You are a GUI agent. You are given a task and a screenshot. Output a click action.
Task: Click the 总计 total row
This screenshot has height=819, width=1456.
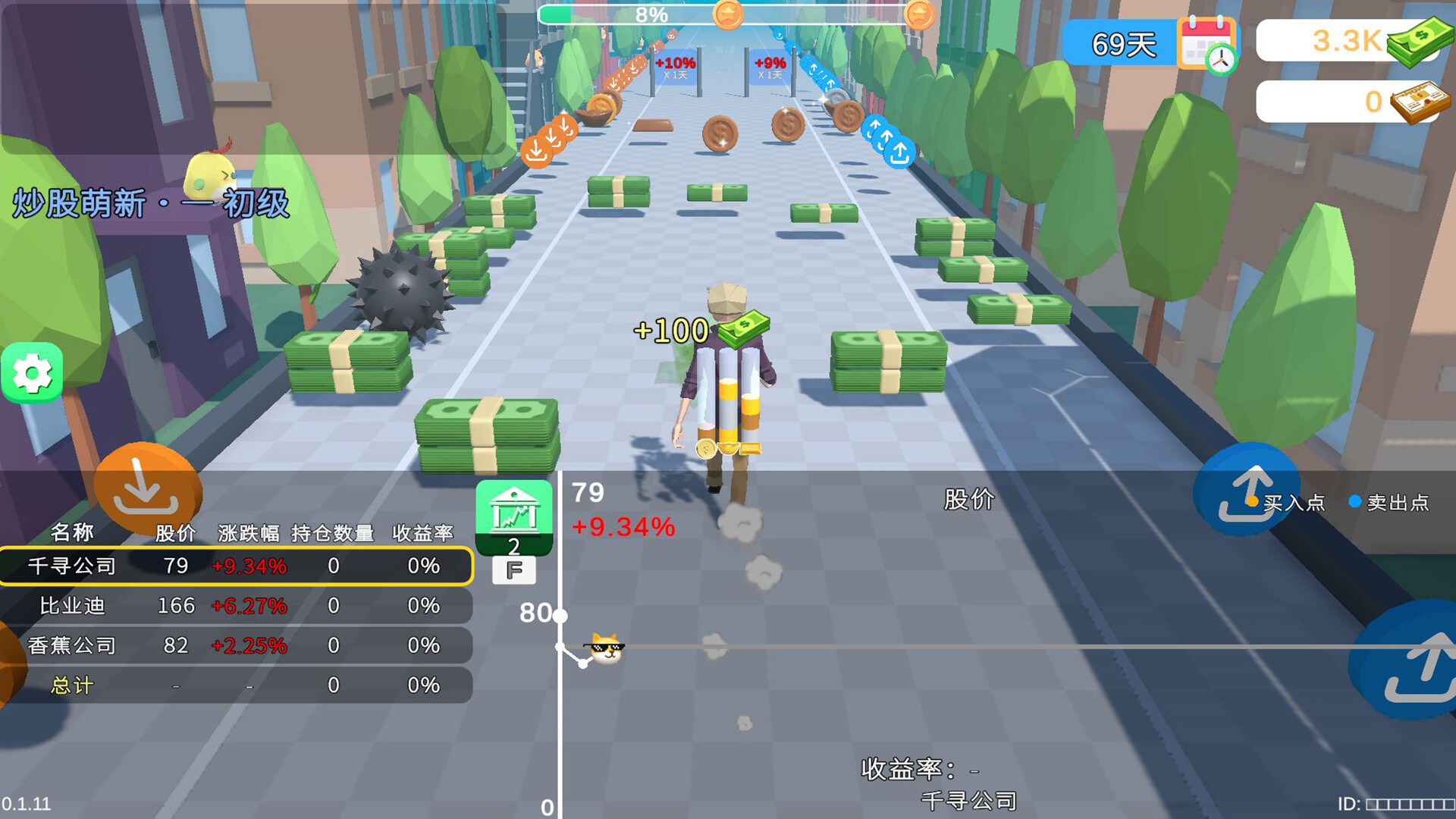point(236,686)
